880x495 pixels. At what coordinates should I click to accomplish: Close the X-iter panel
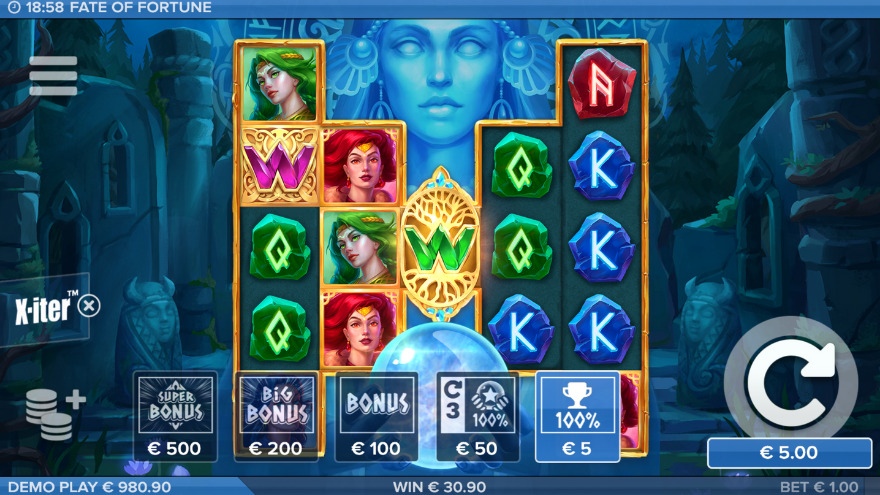[89, 305]
